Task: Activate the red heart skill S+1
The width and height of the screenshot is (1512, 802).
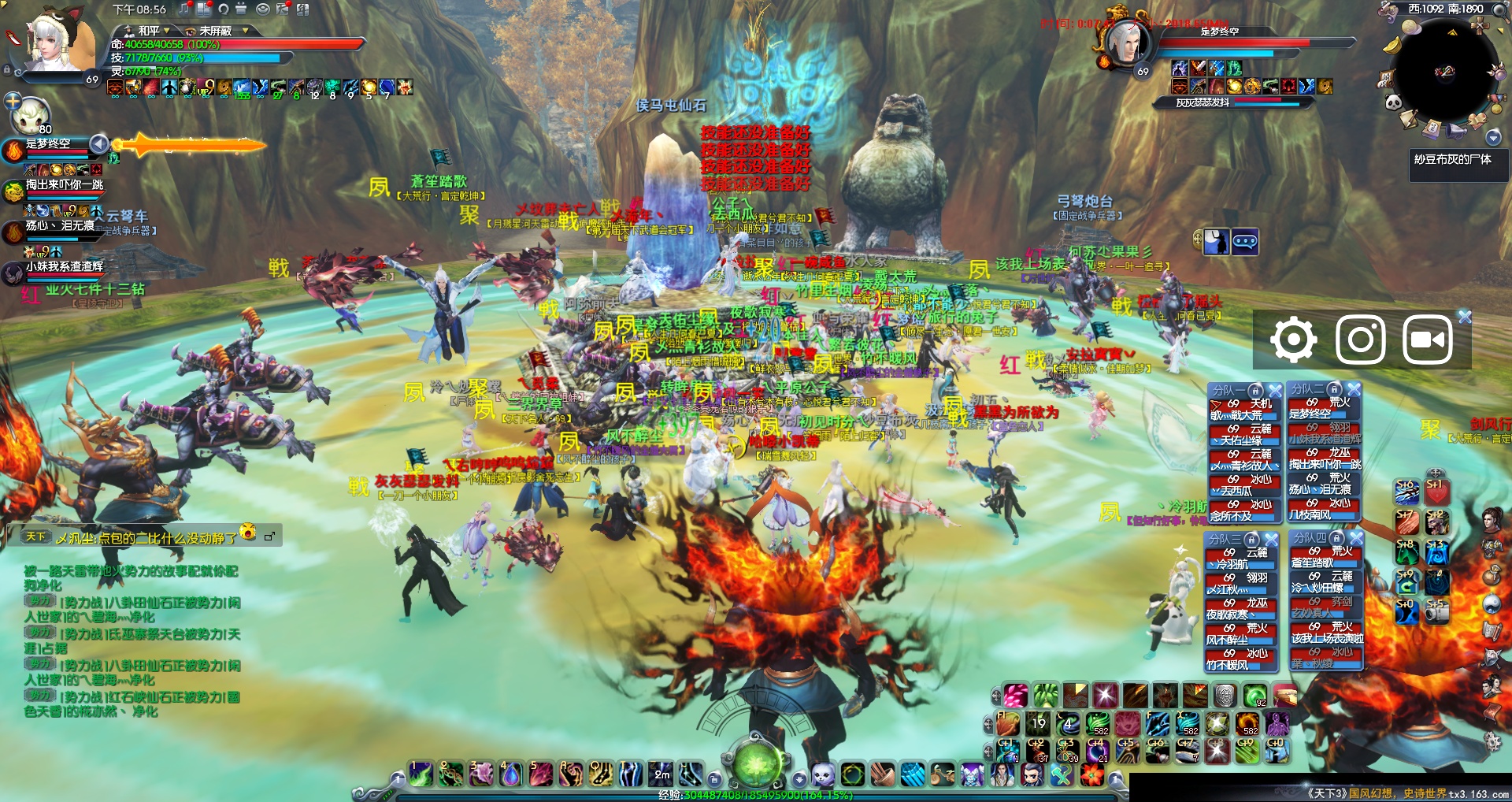Action: coord(1436,492)
